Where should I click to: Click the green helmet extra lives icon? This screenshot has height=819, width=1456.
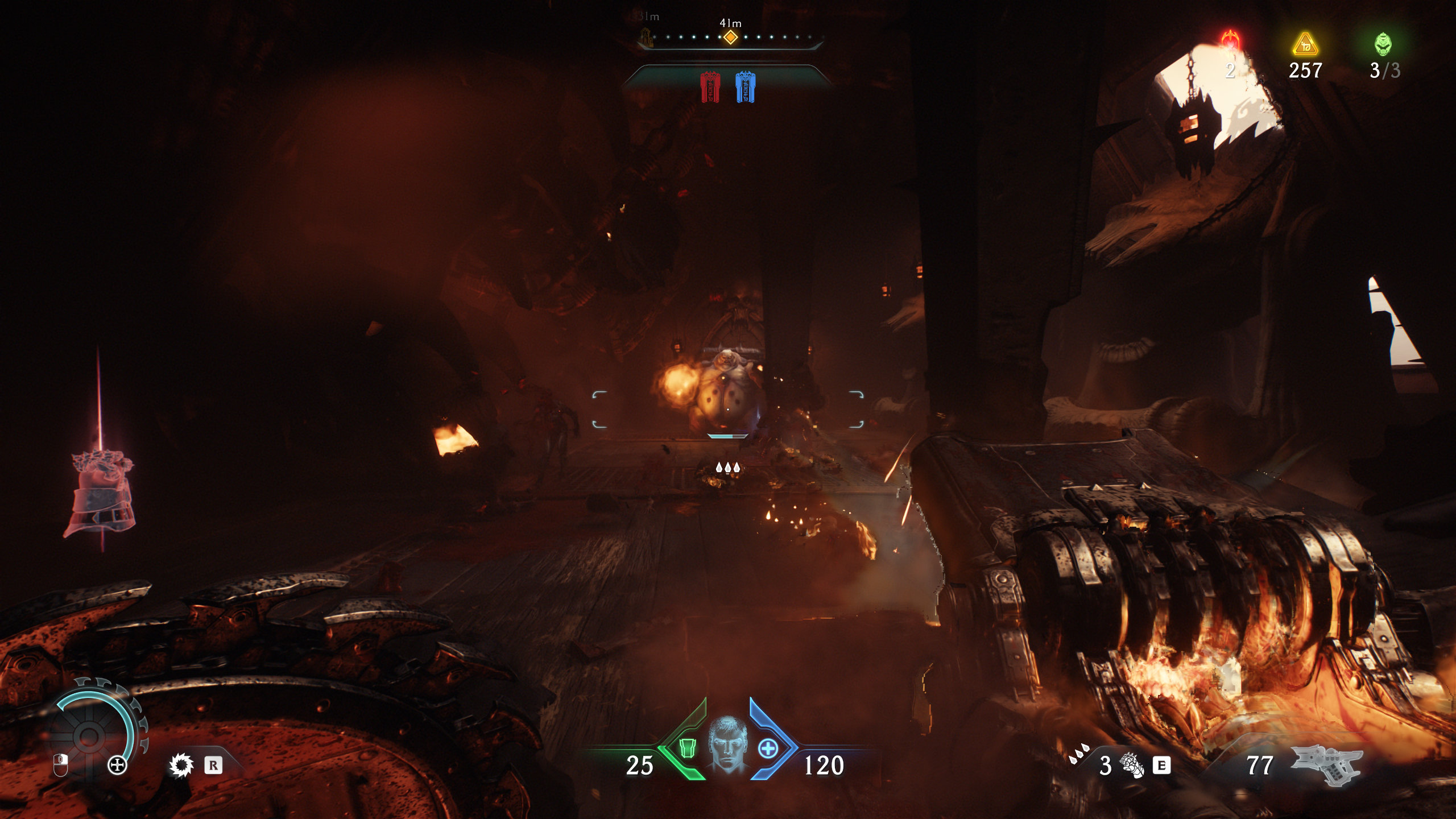tap(1383, 44)
